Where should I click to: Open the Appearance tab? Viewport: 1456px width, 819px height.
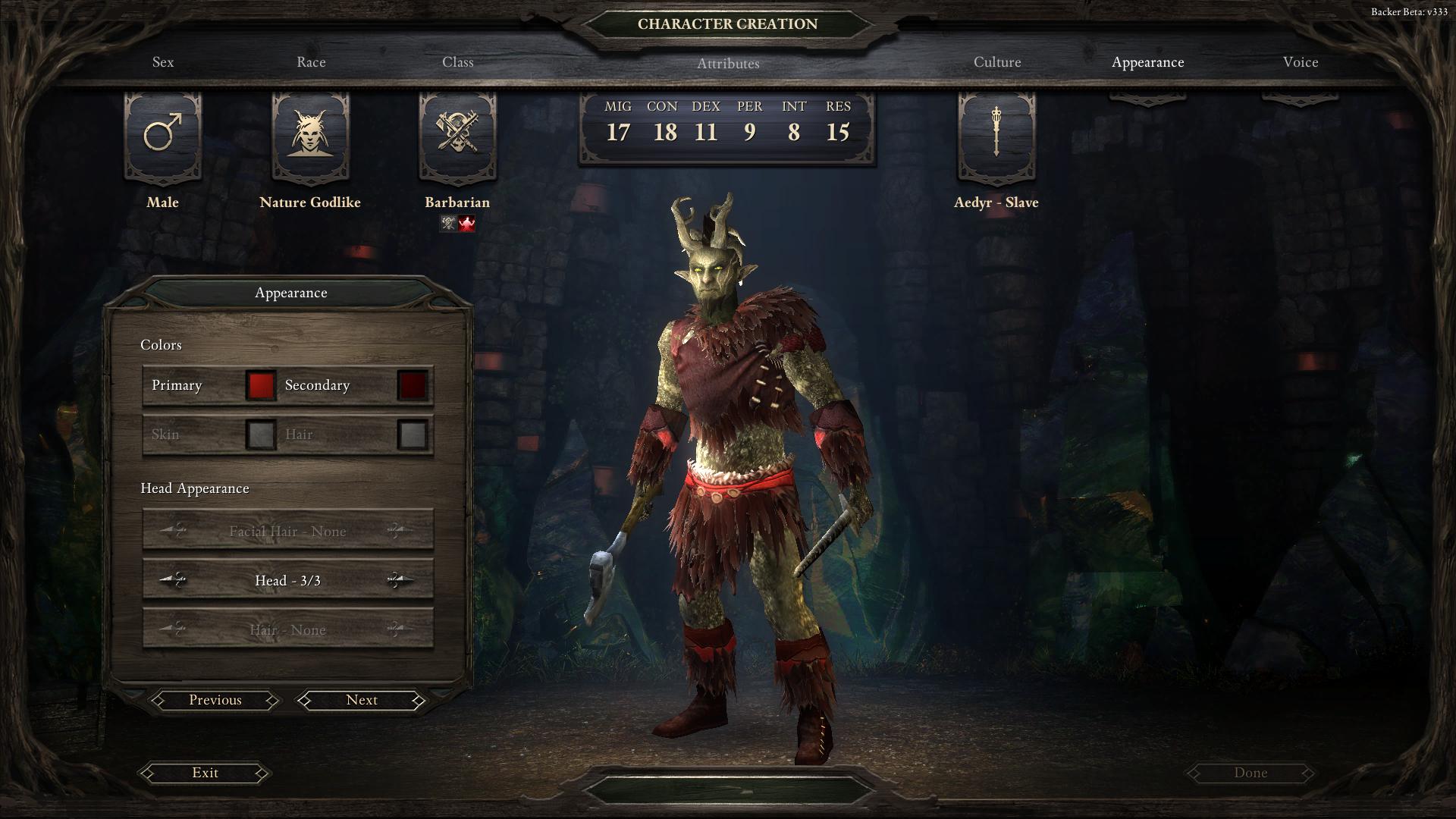click(1147, 62)
